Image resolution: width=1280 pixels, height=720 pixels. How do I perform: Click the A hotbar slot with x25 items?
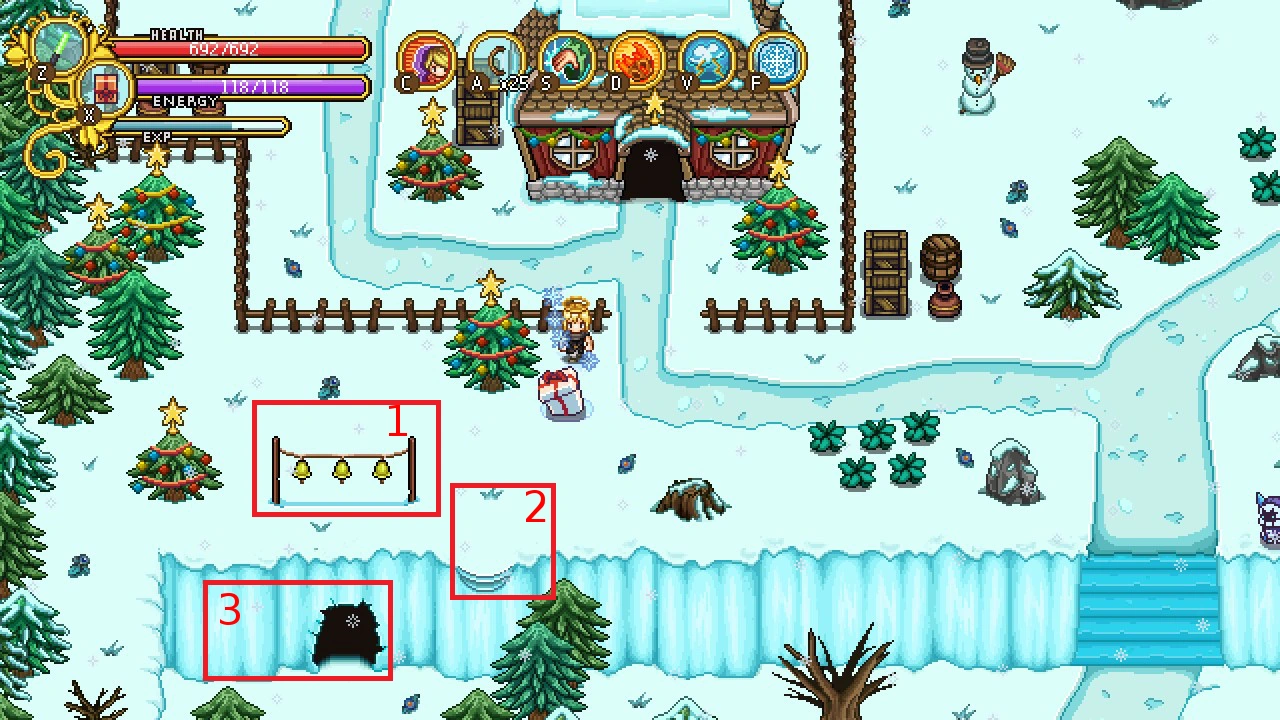click(x=495, y=57)
